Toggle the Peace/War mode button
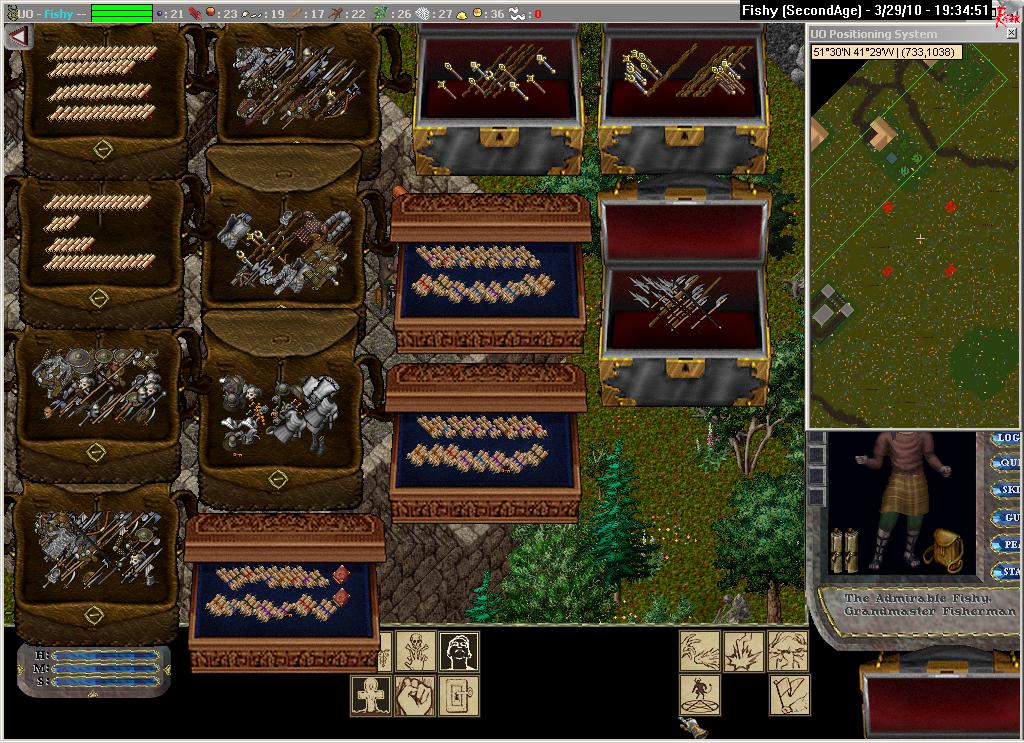The width and height of the screenshot is (1024, 743). [1006, 545]
